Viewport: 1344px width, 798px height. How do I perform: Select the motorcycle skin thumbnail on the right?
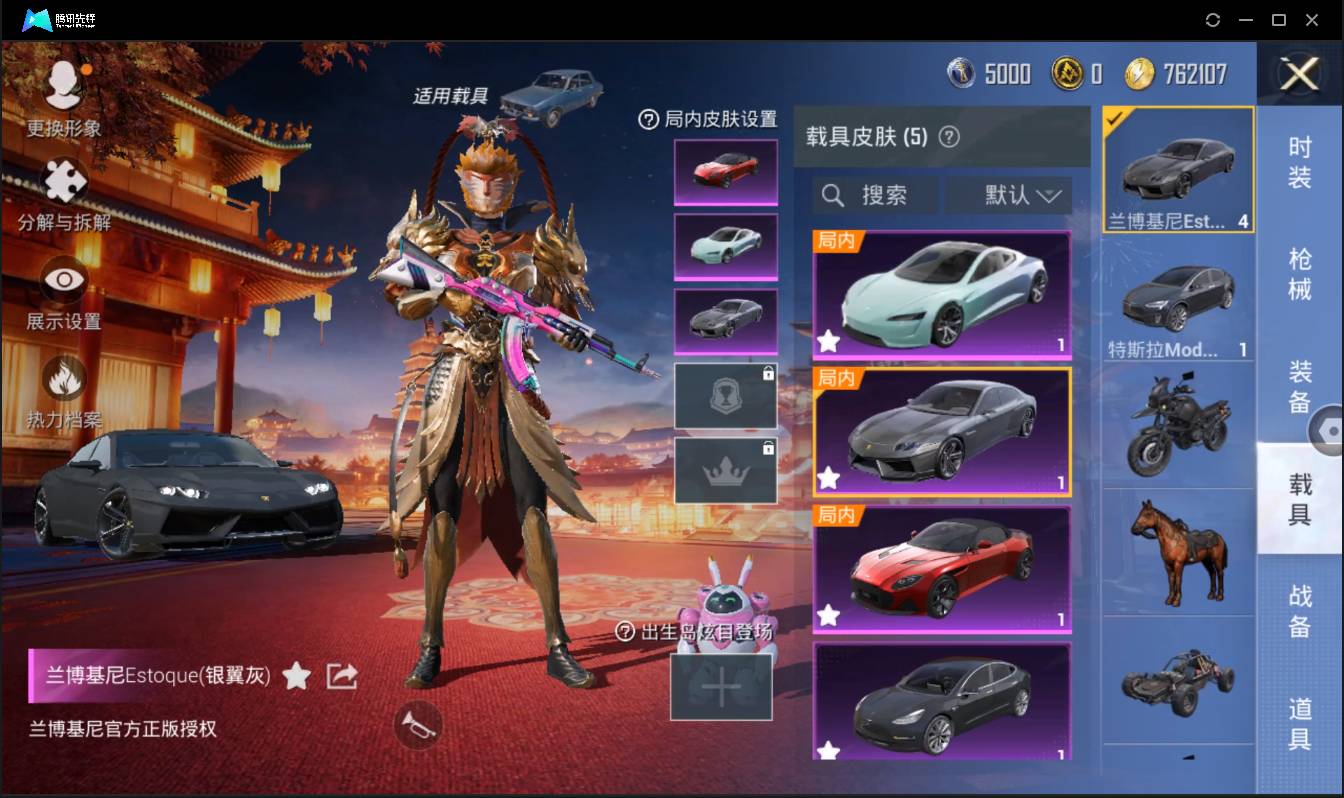1178,424
